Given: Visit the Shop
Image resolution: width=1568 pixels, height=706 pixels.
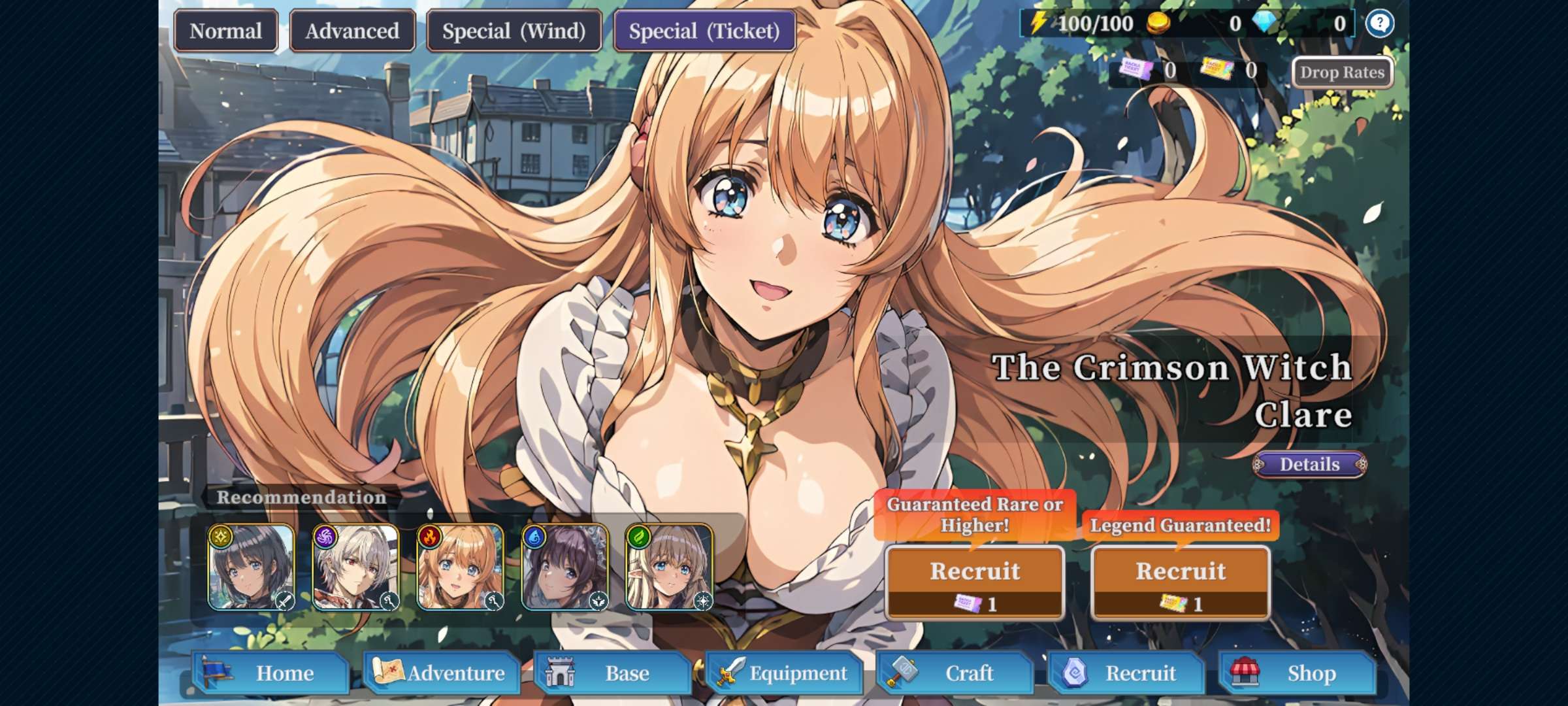Looking at the screenshot, I should pos(1298,673).
